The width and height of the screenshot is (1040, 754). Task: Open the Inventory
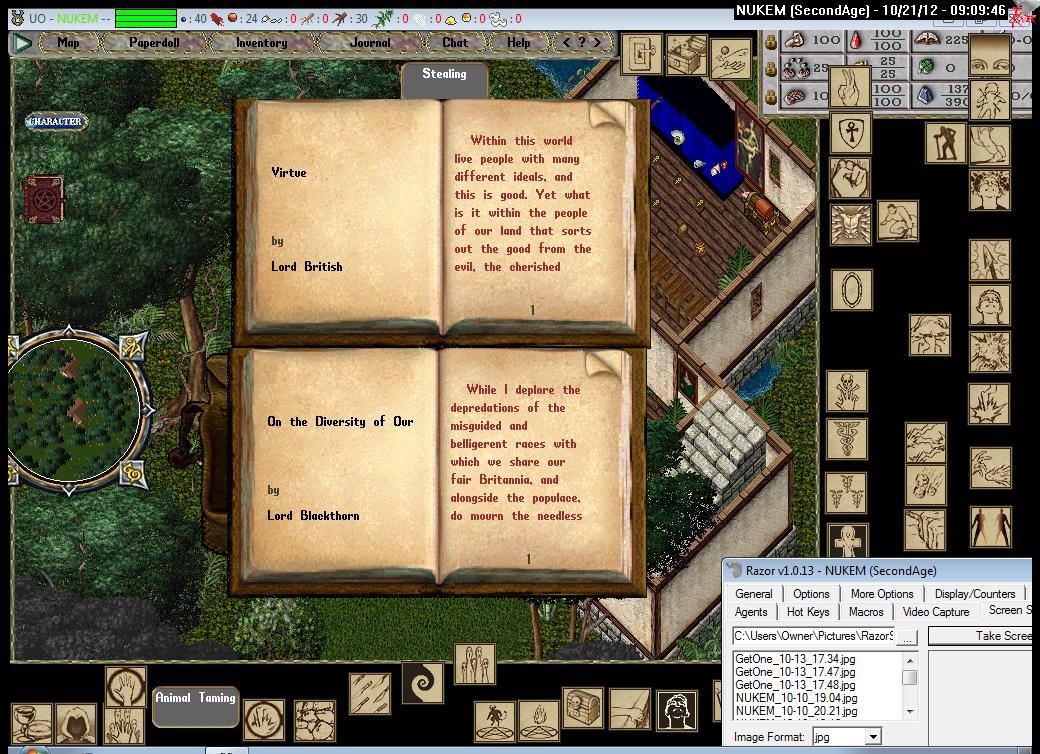point(261,43)
